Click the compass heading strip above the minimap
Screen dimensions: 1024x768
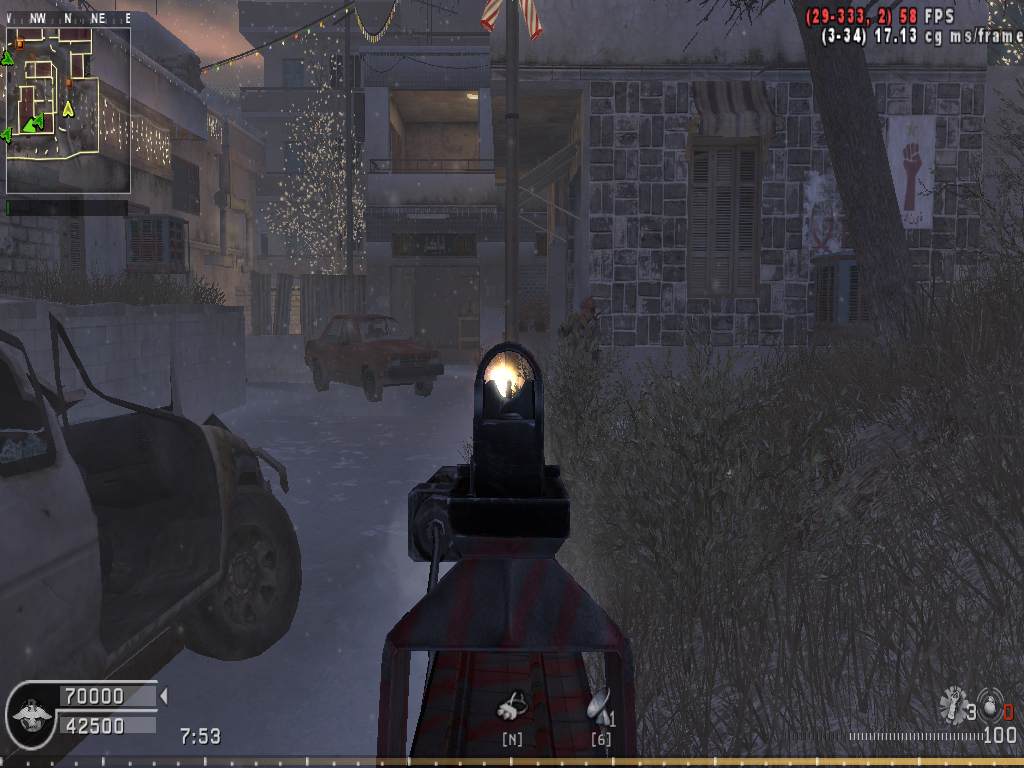(x=68, y=18)
